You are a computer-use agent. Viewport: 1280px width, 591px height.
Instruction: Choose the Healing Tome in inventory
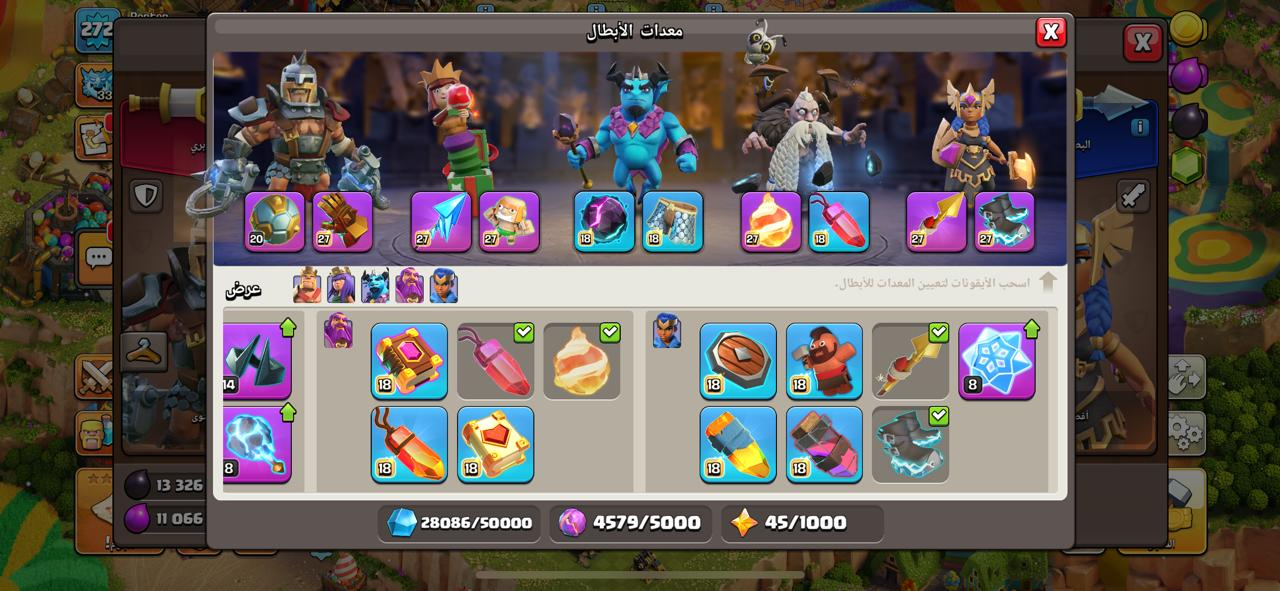[x=495, y=444]
